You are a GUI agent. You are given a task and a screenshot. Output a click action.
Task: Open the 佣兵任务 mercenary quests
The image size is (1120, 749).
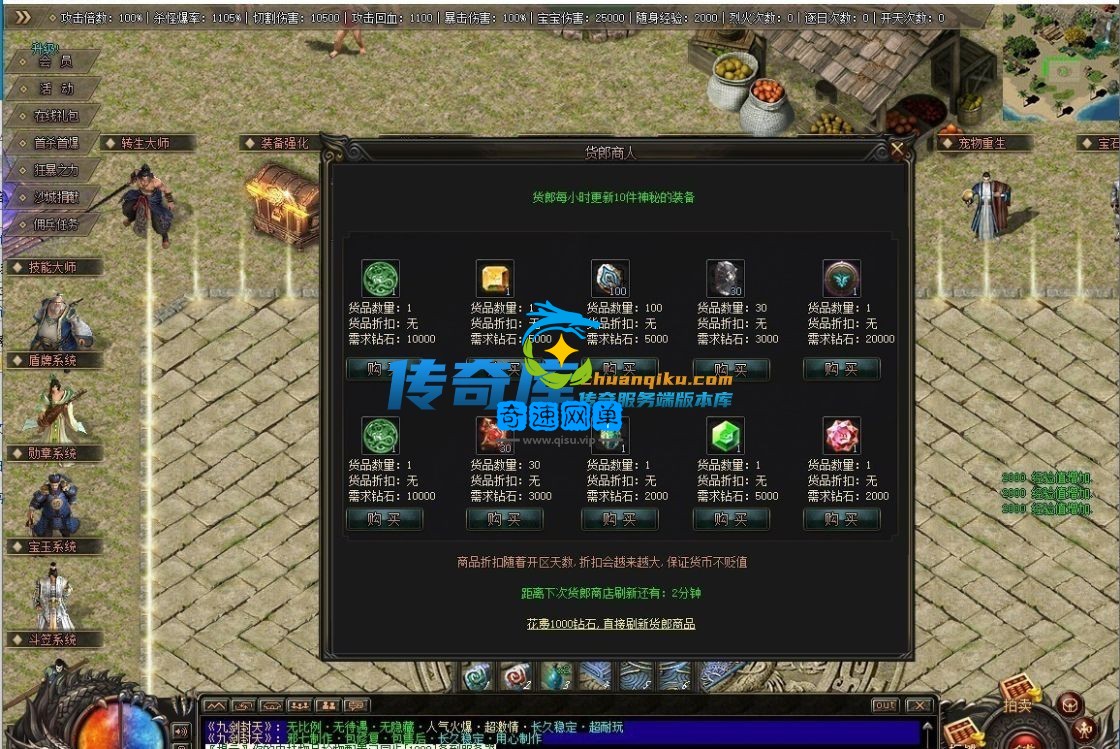tap(56, 224)
